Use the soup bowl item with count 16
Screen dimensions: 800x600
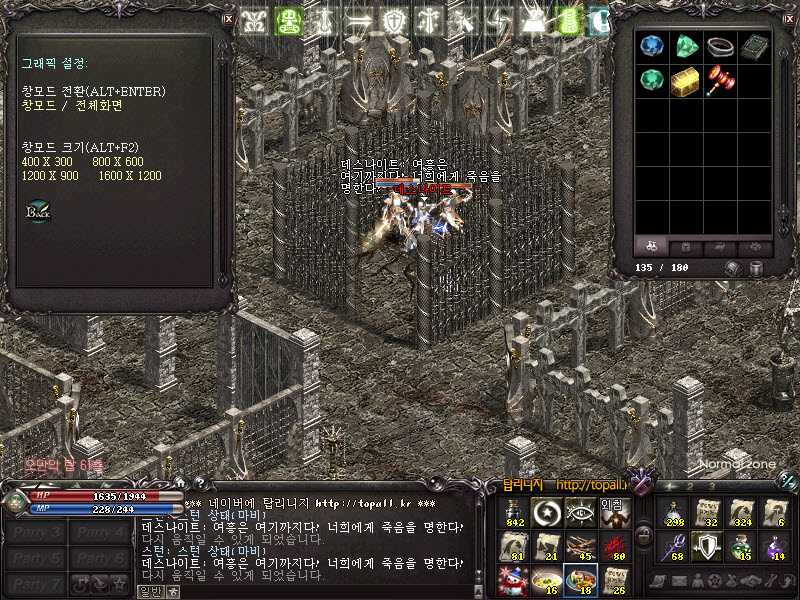coord(547,578)
